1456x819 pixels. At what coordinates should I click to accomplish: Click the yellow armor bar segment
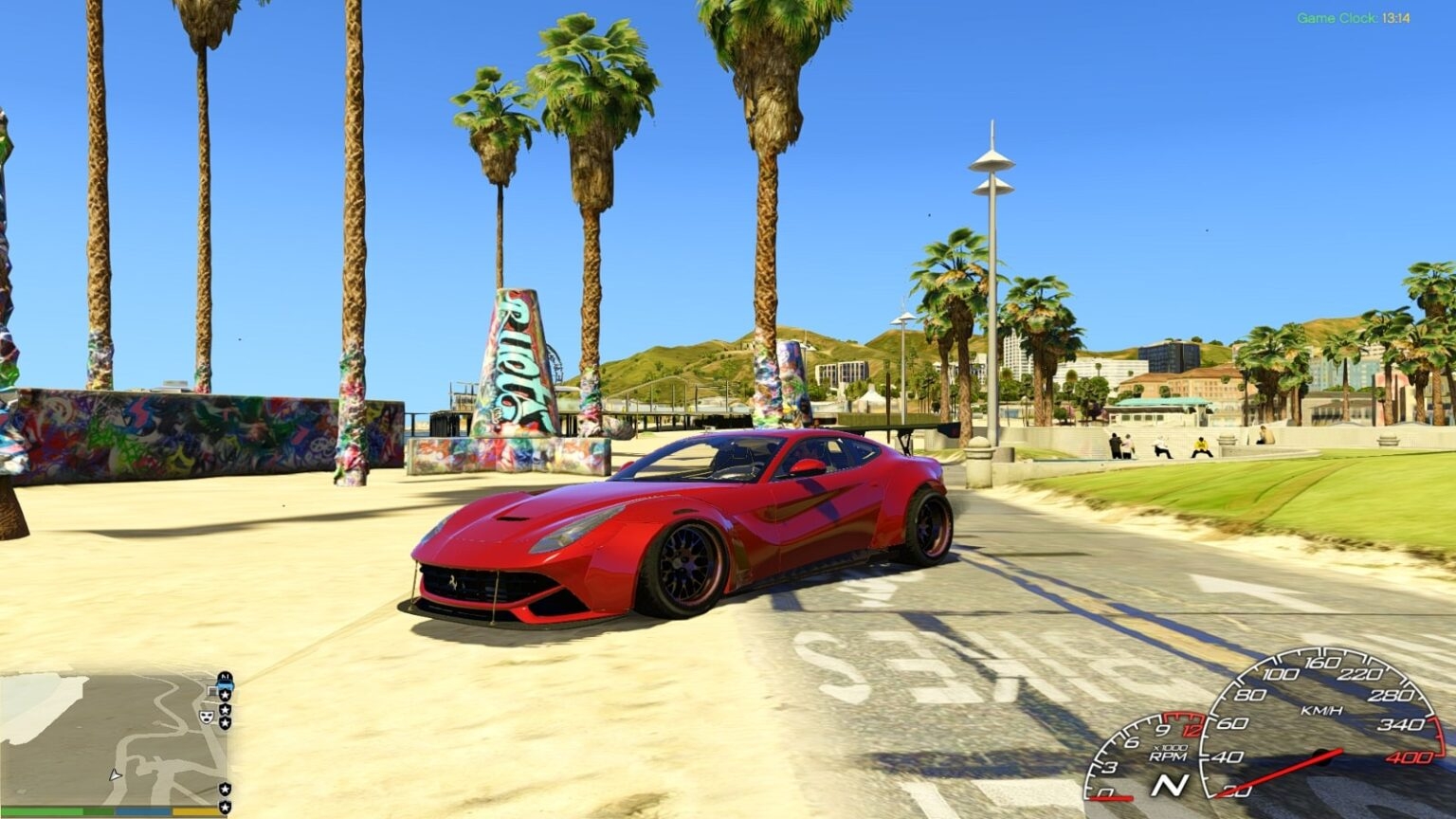point(194,811)
